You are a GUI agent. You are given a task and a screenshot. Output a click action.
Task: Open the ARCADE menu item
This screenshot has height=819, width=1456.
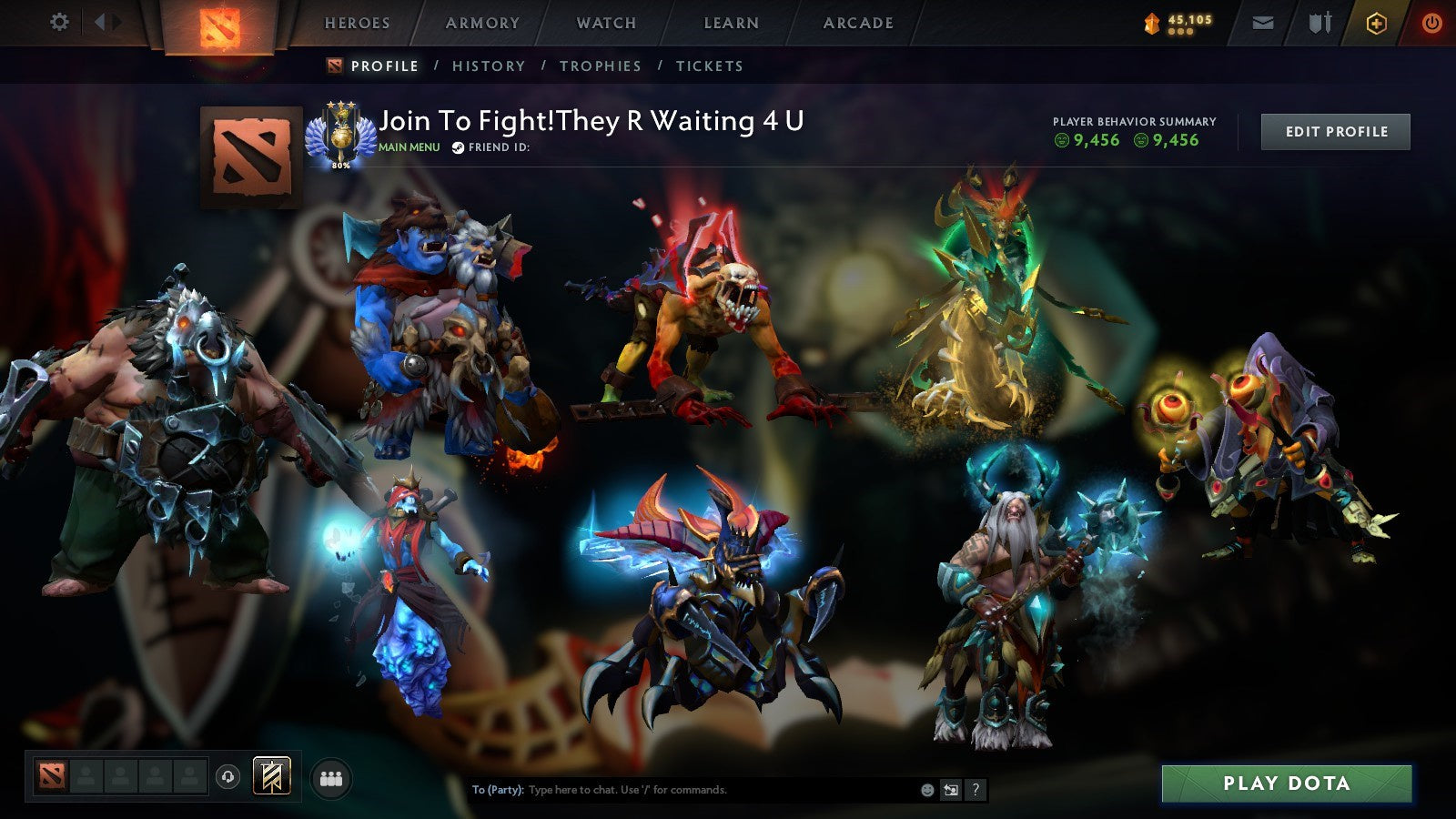(x=857, y=24)
